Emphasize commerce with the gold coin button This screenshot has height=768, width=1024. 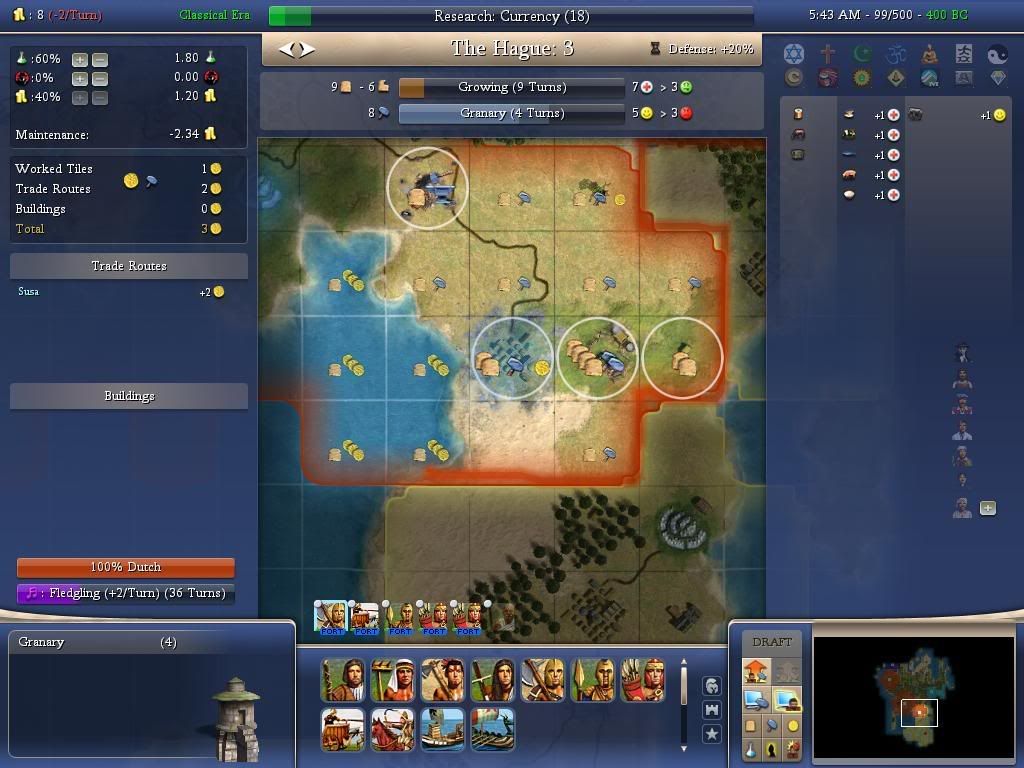pos(792,726)
